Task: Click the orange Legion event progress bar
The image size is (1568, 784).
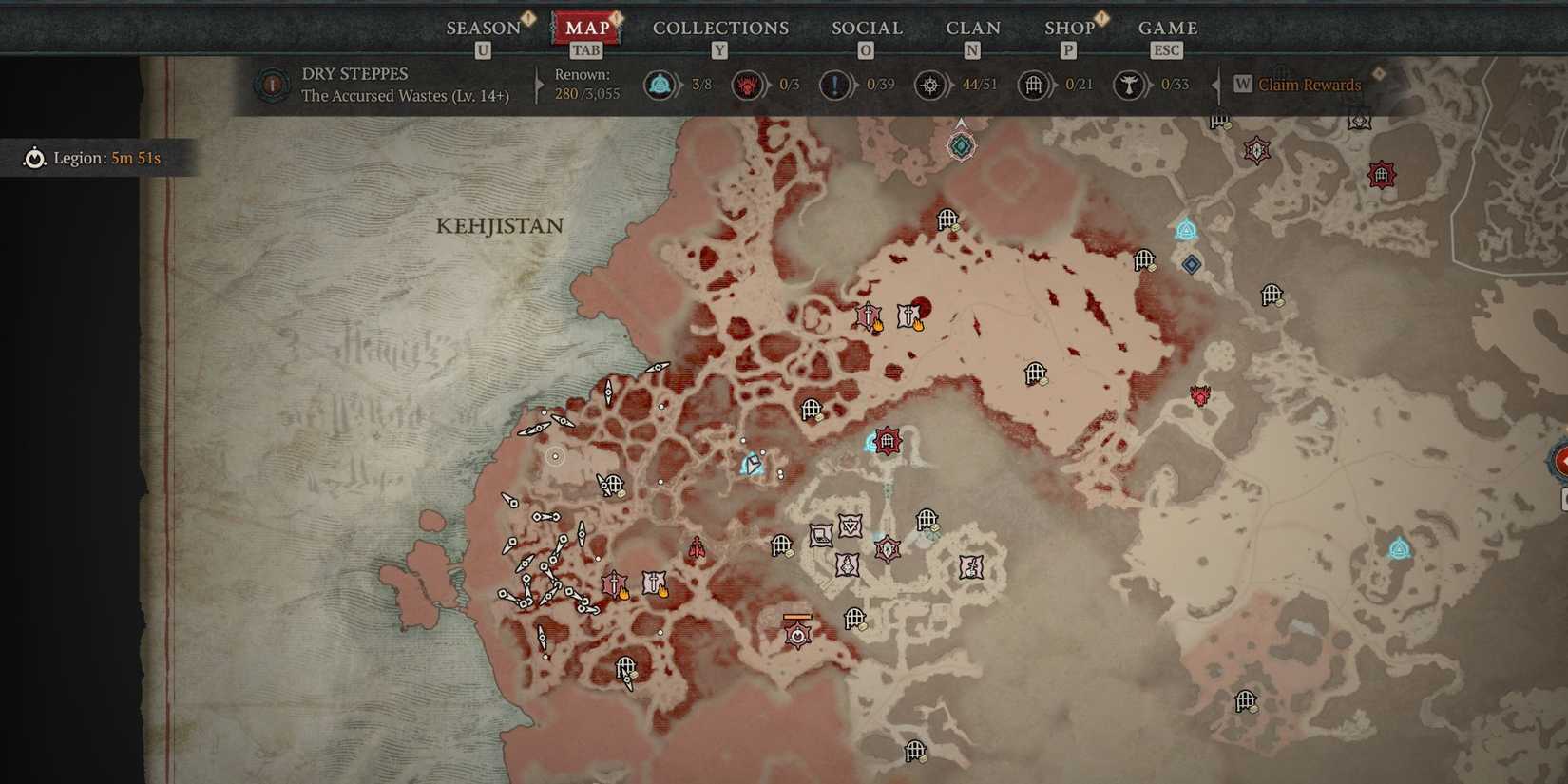Action: (796, 618)
